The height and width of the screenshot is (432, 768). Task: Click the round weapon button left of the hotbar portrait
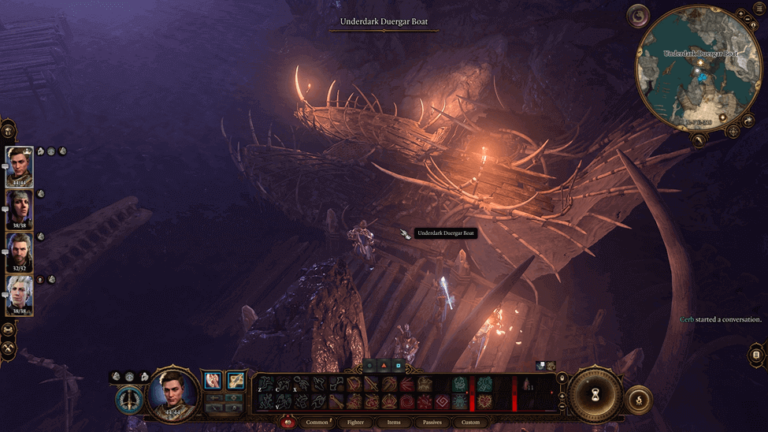(128, 399)
